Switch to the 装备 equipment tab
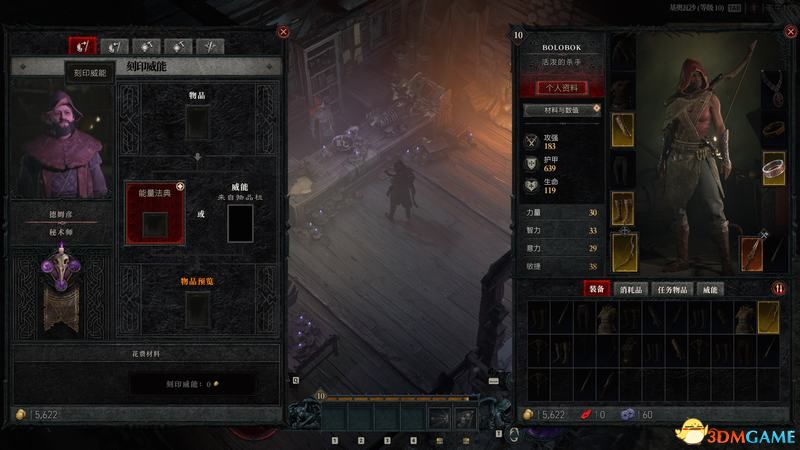 599,289
